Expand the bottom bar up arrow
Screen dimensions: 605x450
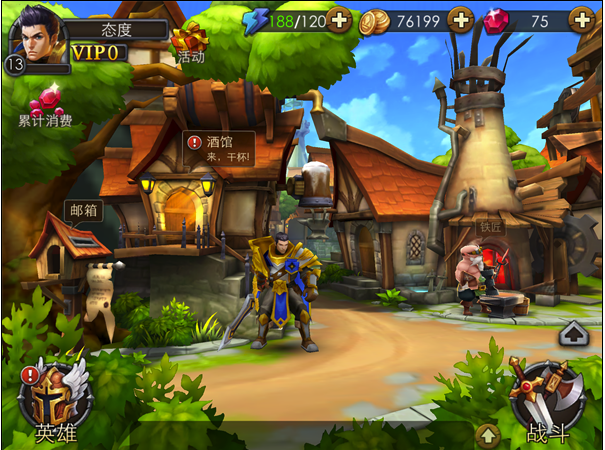(x=487, y=434)
